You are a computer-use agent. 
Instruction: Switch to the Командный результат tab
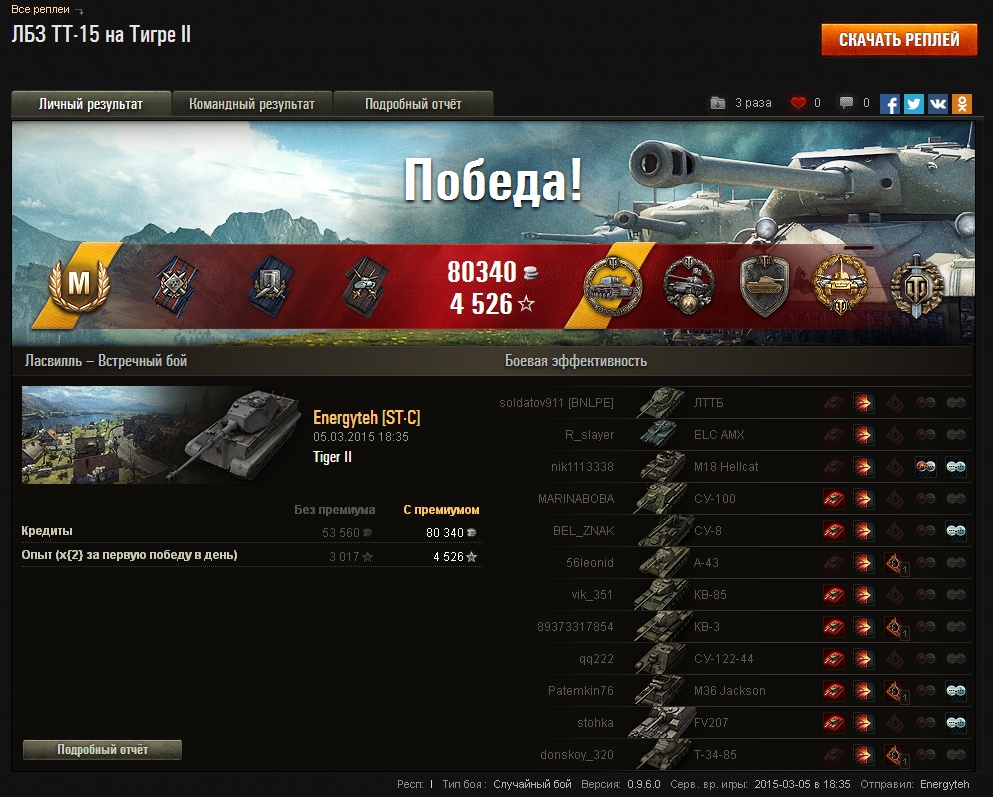coord(252,104)
